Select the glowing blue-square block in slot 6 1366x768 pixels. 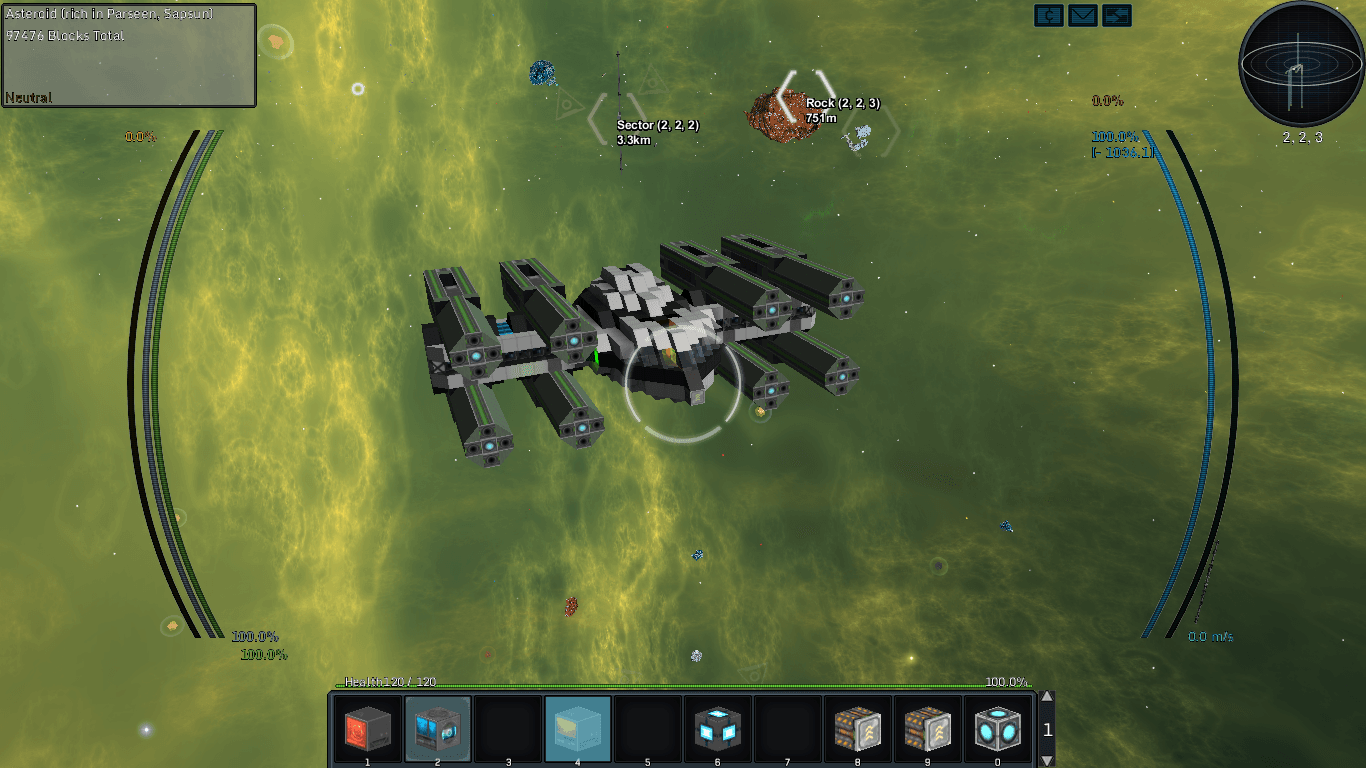[717, 727]
